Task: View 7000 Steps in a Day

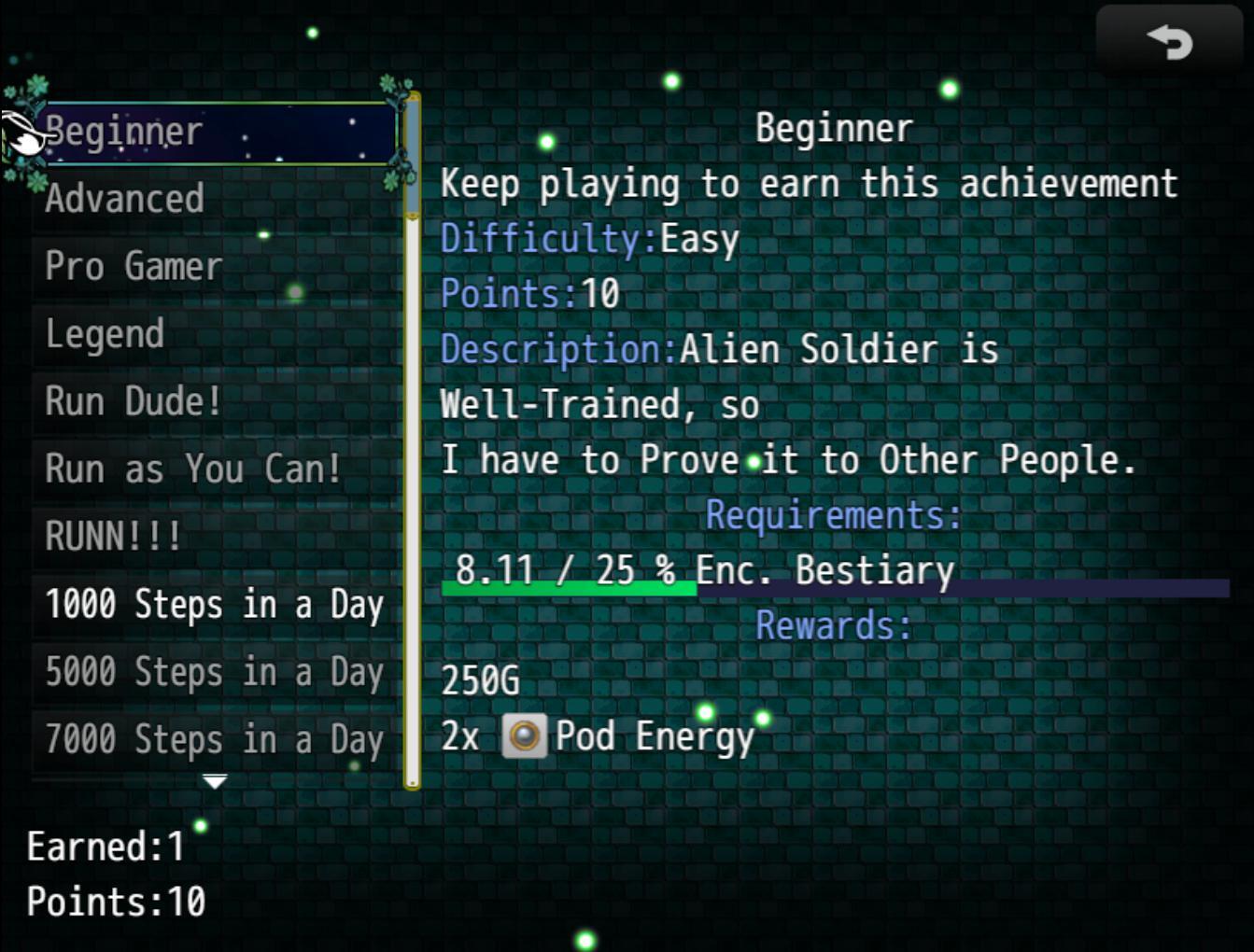Action: click(x=217, y=740)
